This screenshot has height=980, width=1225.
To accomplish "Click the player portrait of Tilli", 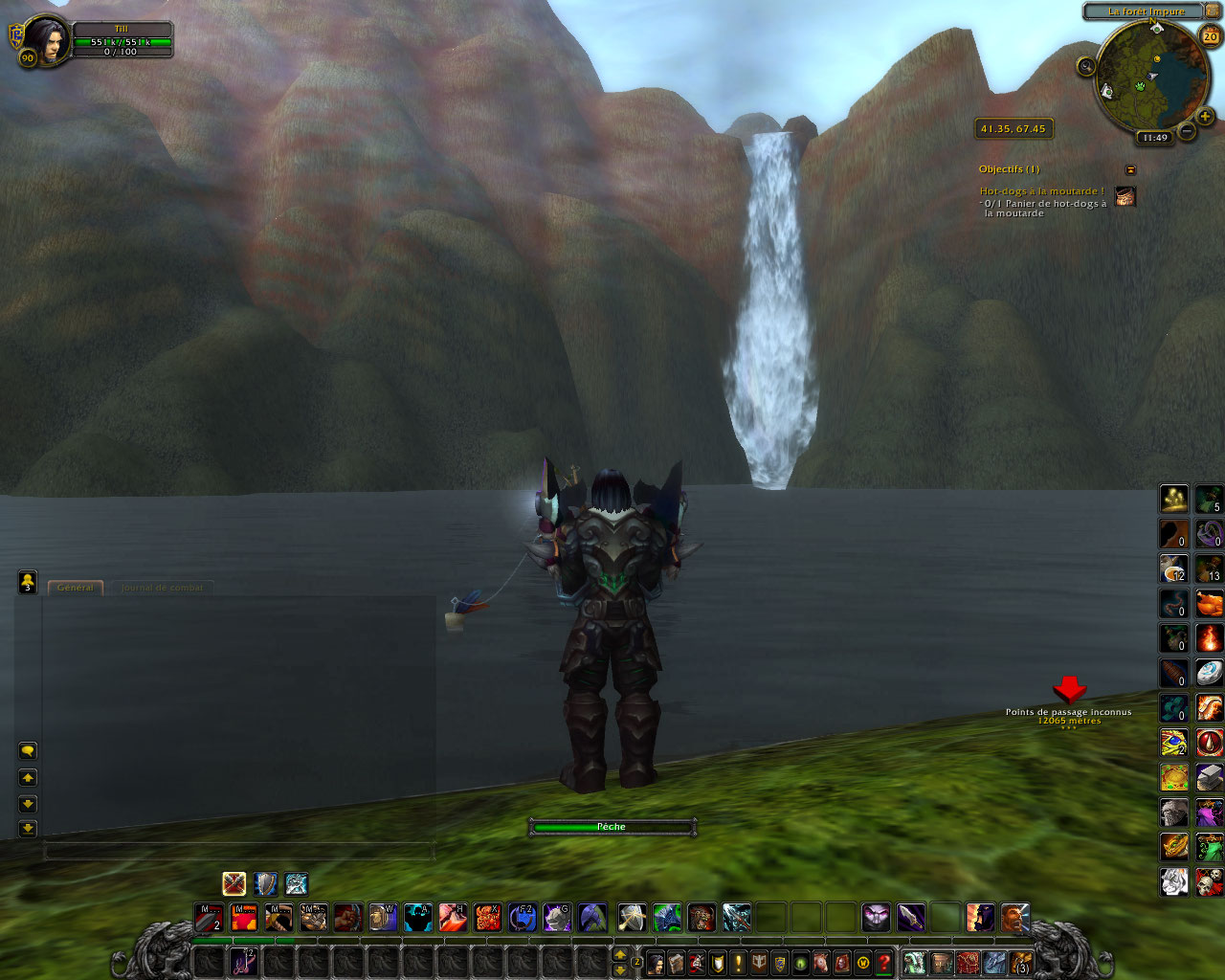I will point(46,40).
